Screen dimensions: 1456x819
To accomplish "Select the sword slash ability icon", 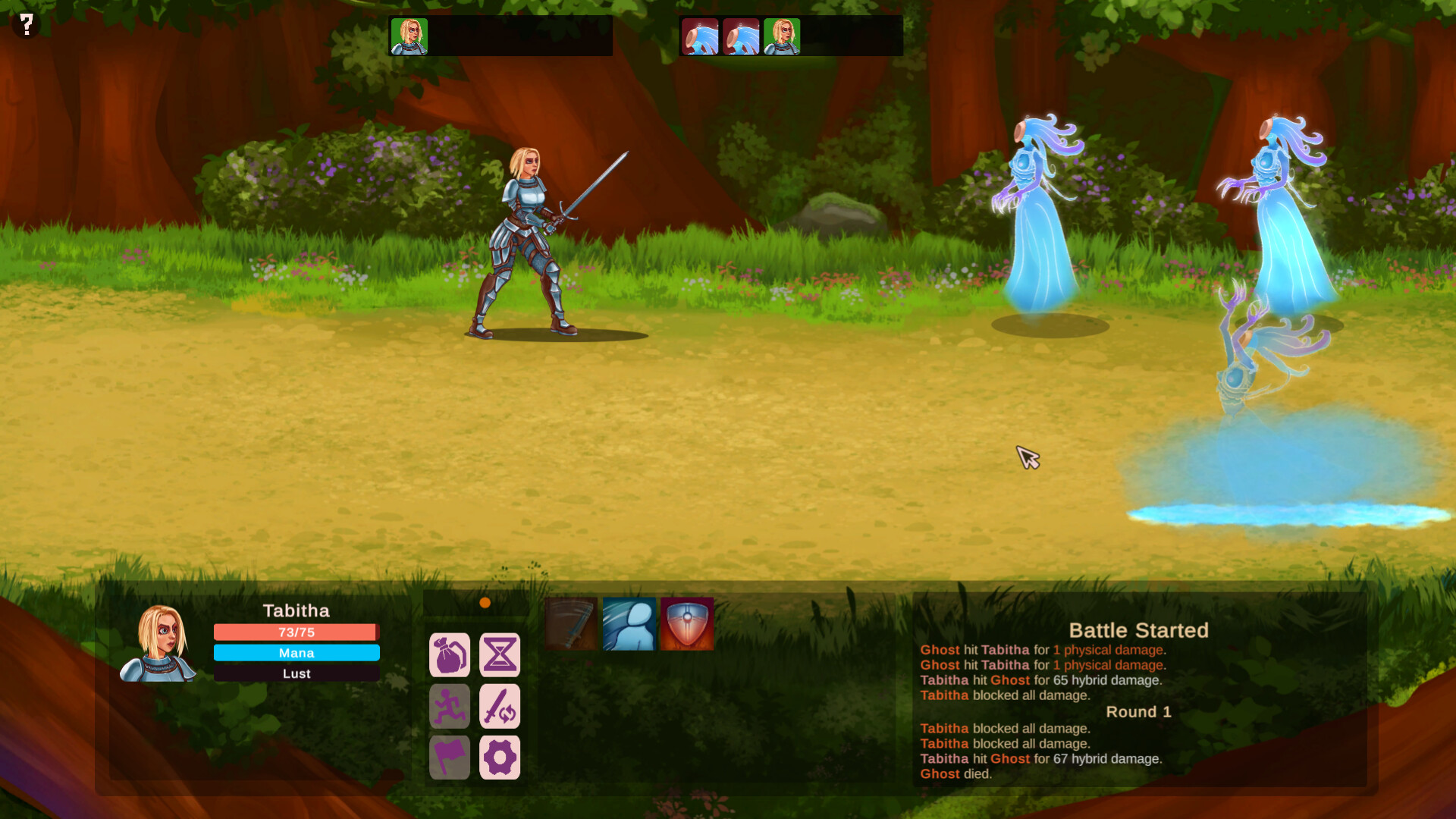I will pos(572,624).
